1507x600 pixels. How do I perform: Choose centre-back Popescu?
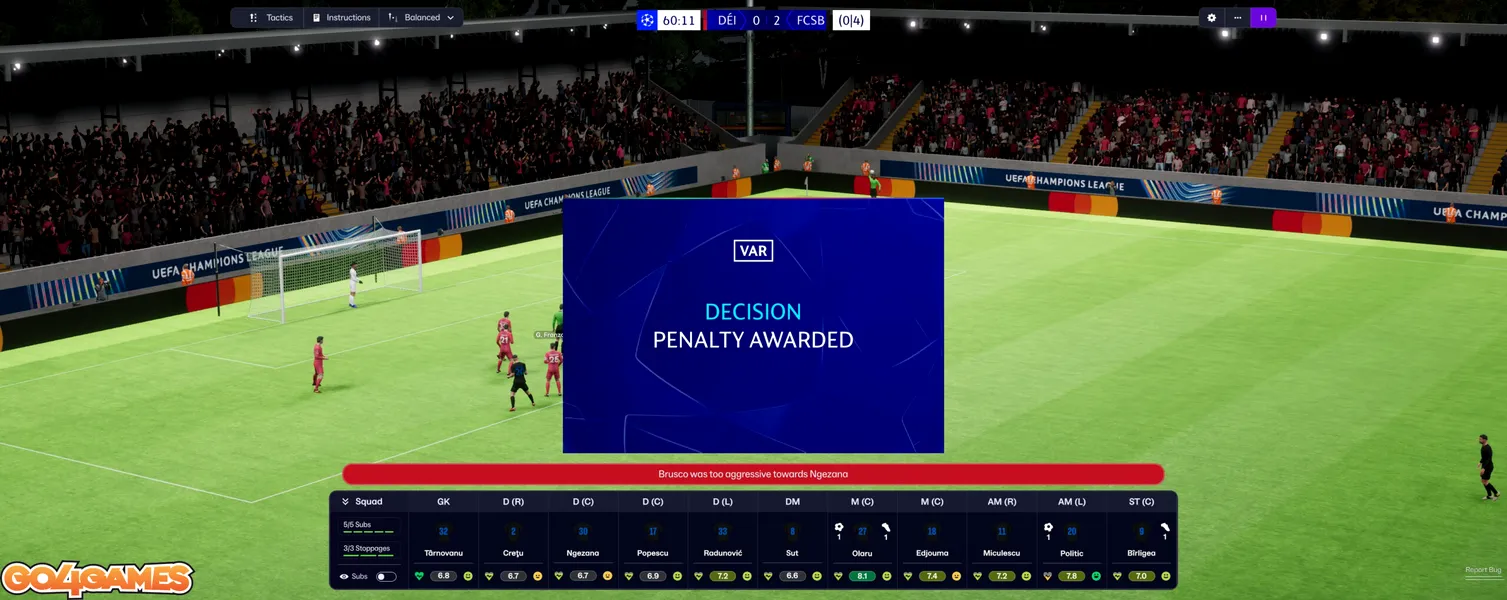point(653,553)
